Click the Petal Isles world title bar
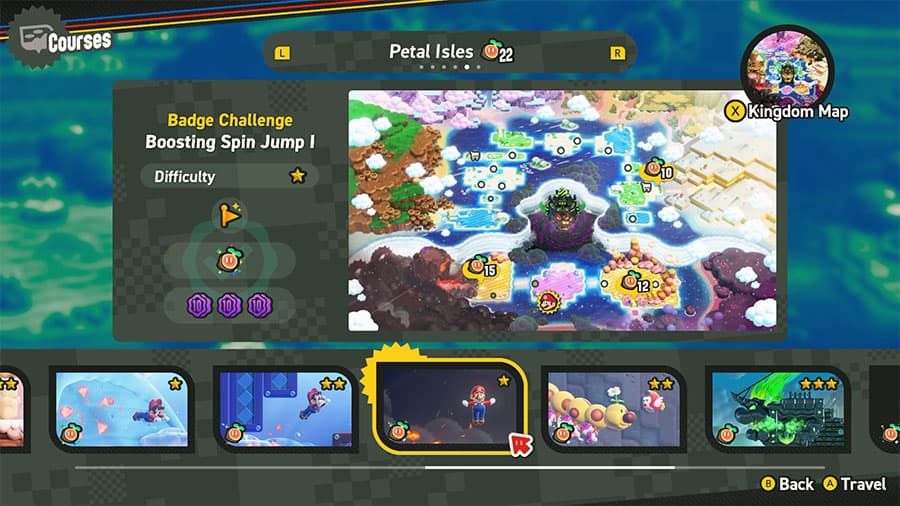Viewport: 900px width, 506px height. [449, 52]
